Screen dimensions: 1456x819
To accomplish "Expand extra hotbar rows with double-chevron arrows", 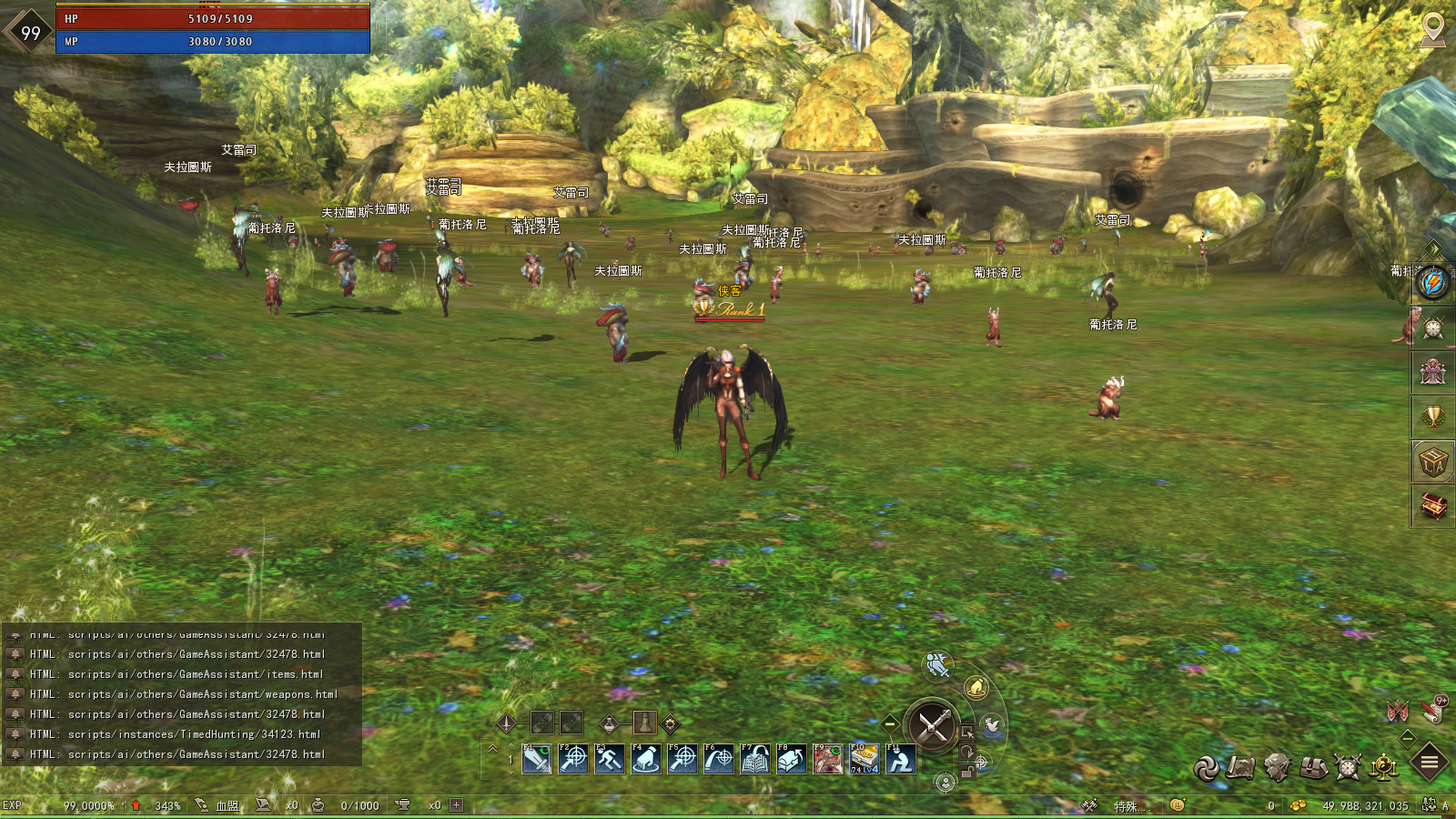I will (494, 748).
